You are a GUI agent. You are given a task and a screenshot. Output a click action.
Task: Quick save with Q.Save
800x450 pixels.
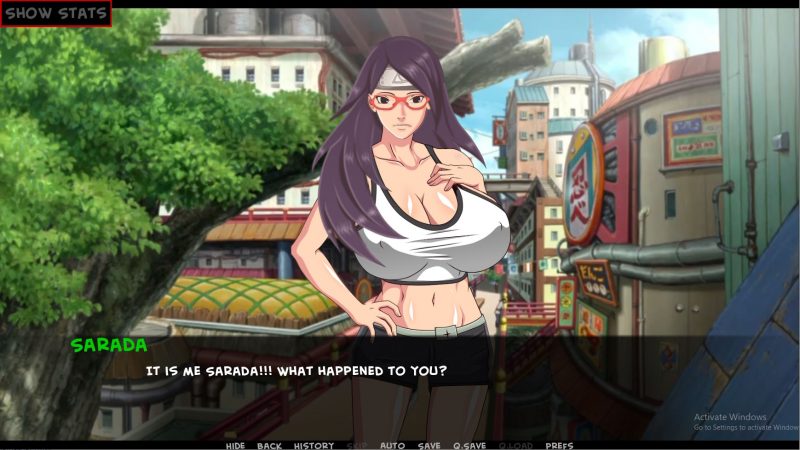[x=469, y=445]
